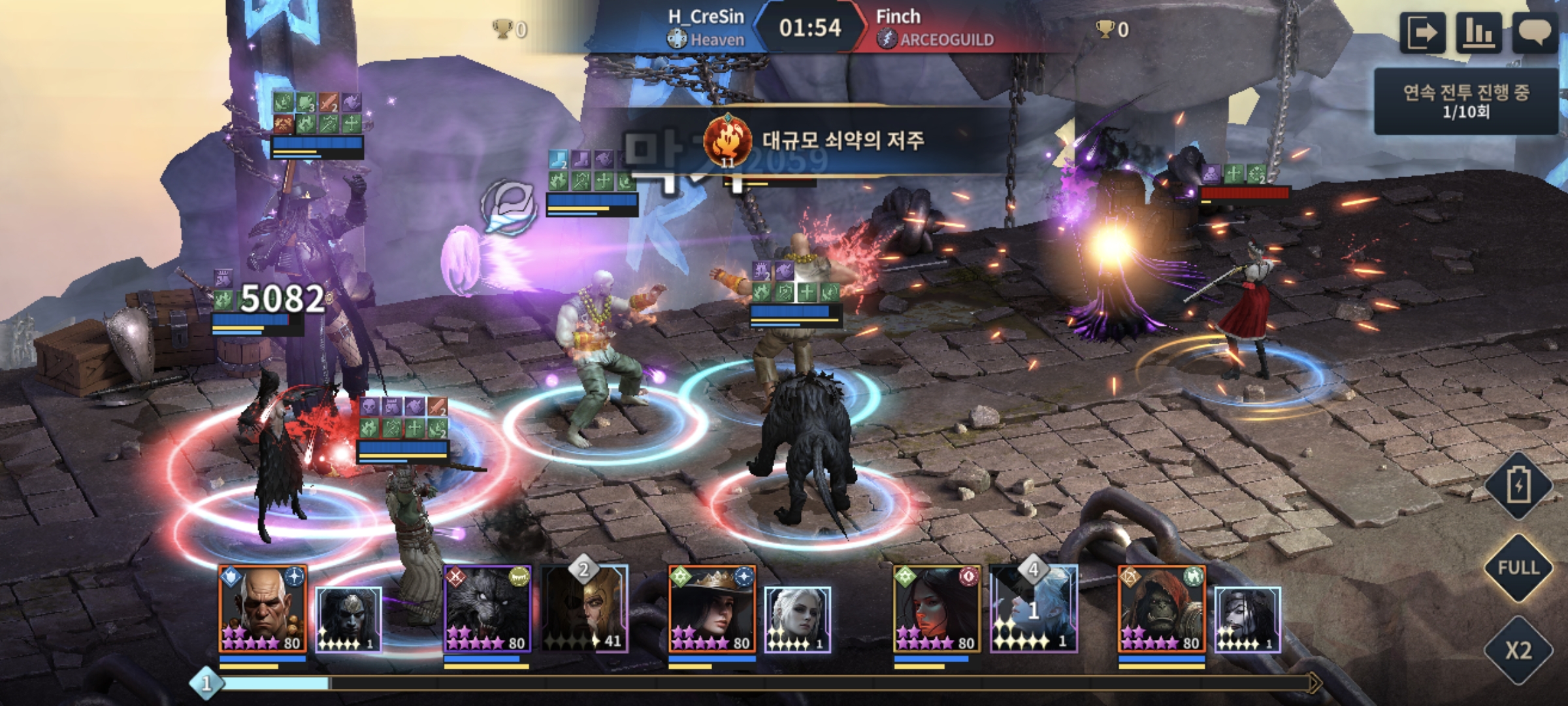Select the white-haired woman companion card

click(x=798, y=619)
